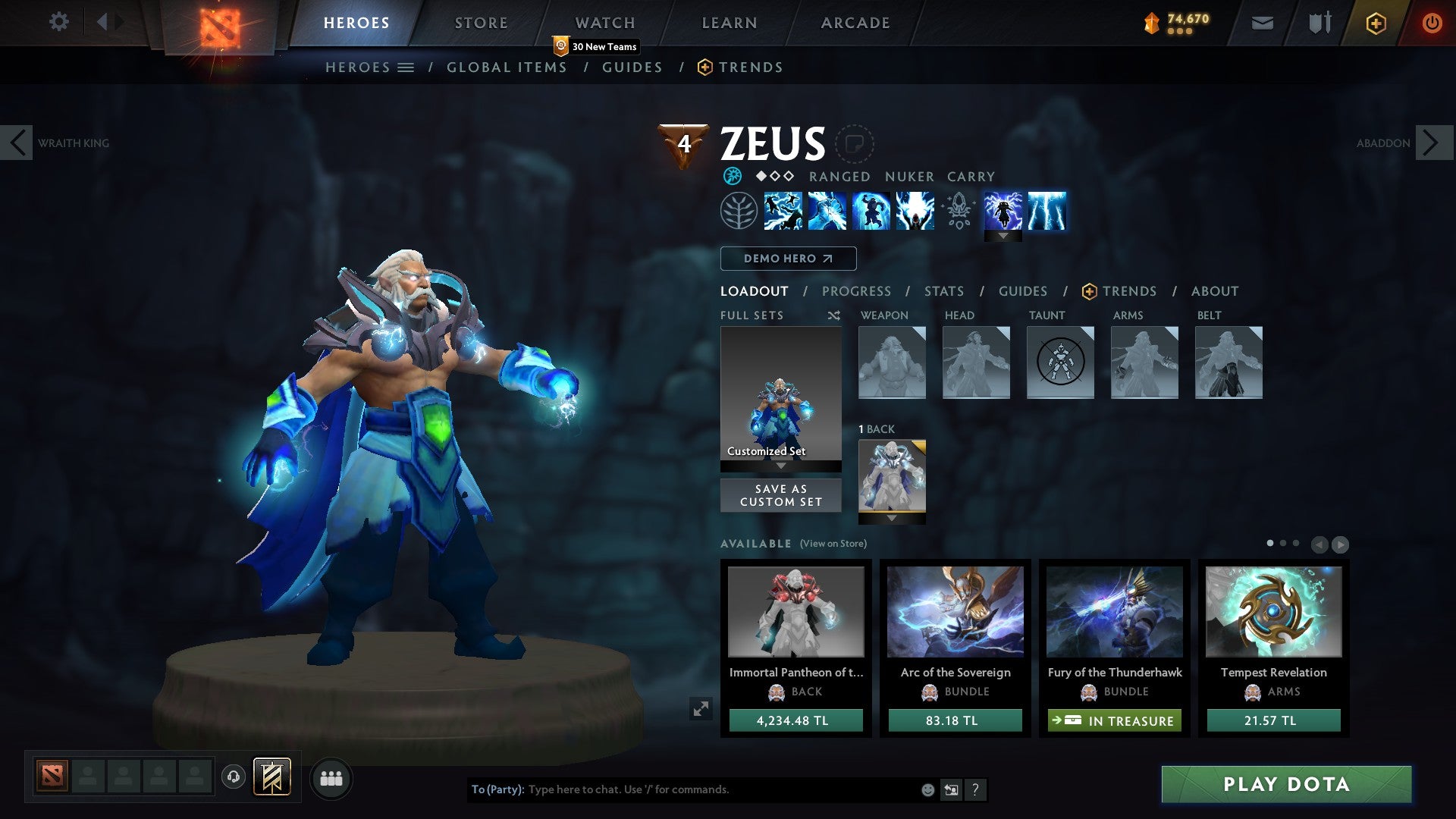Expand the hidden ability dropdown arrow
Image resolution: width=1456 pixels, height=819 pixels.
click(1003, 236)
